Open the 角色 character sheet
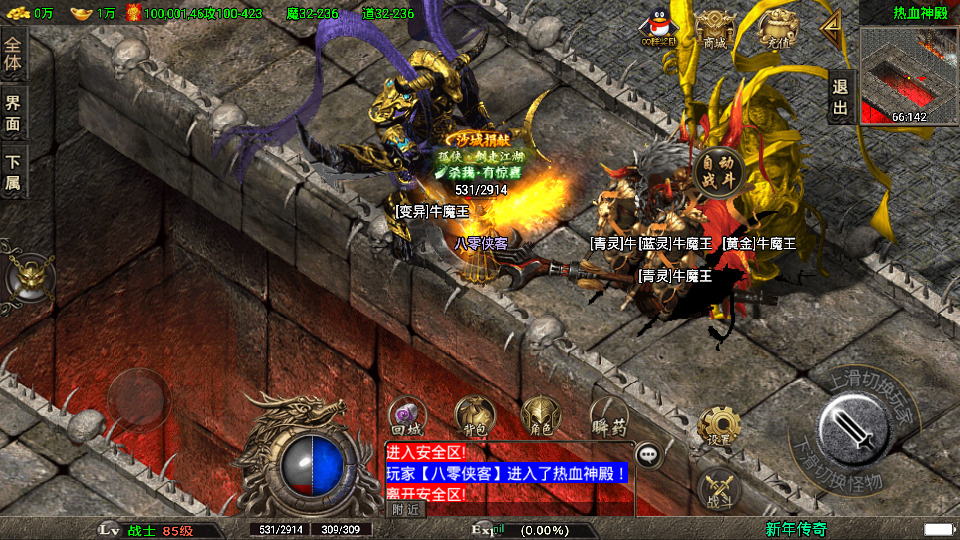 [541, 415]
